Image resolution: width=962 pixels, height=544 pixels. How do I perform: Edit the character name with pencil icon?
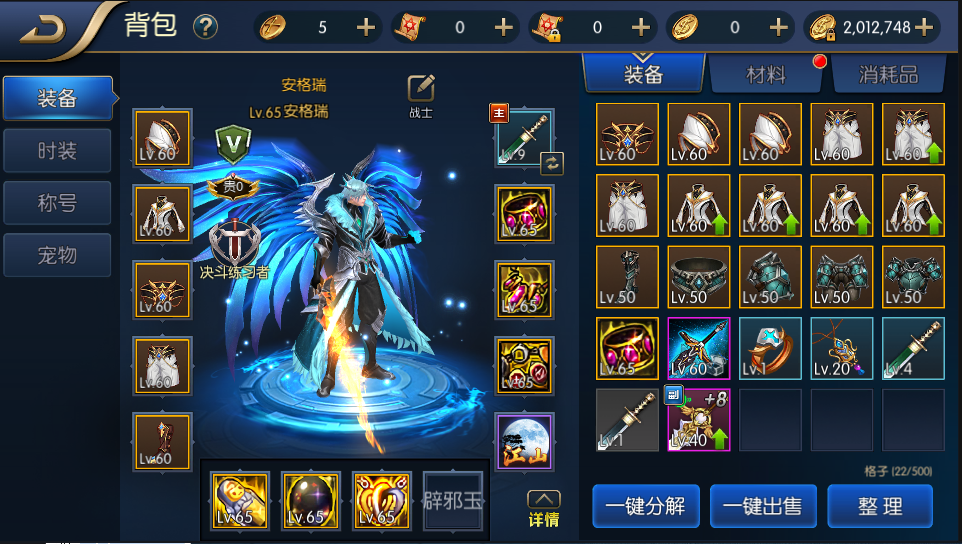(421, 88)
